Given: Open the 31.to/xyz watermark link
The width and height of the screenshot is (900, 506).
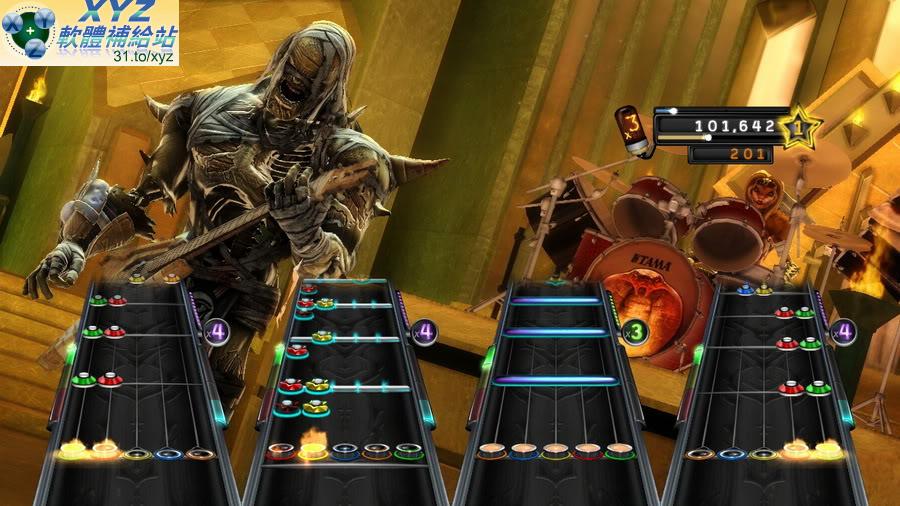Looking at the screenshot, I should (x=144, y=56).
